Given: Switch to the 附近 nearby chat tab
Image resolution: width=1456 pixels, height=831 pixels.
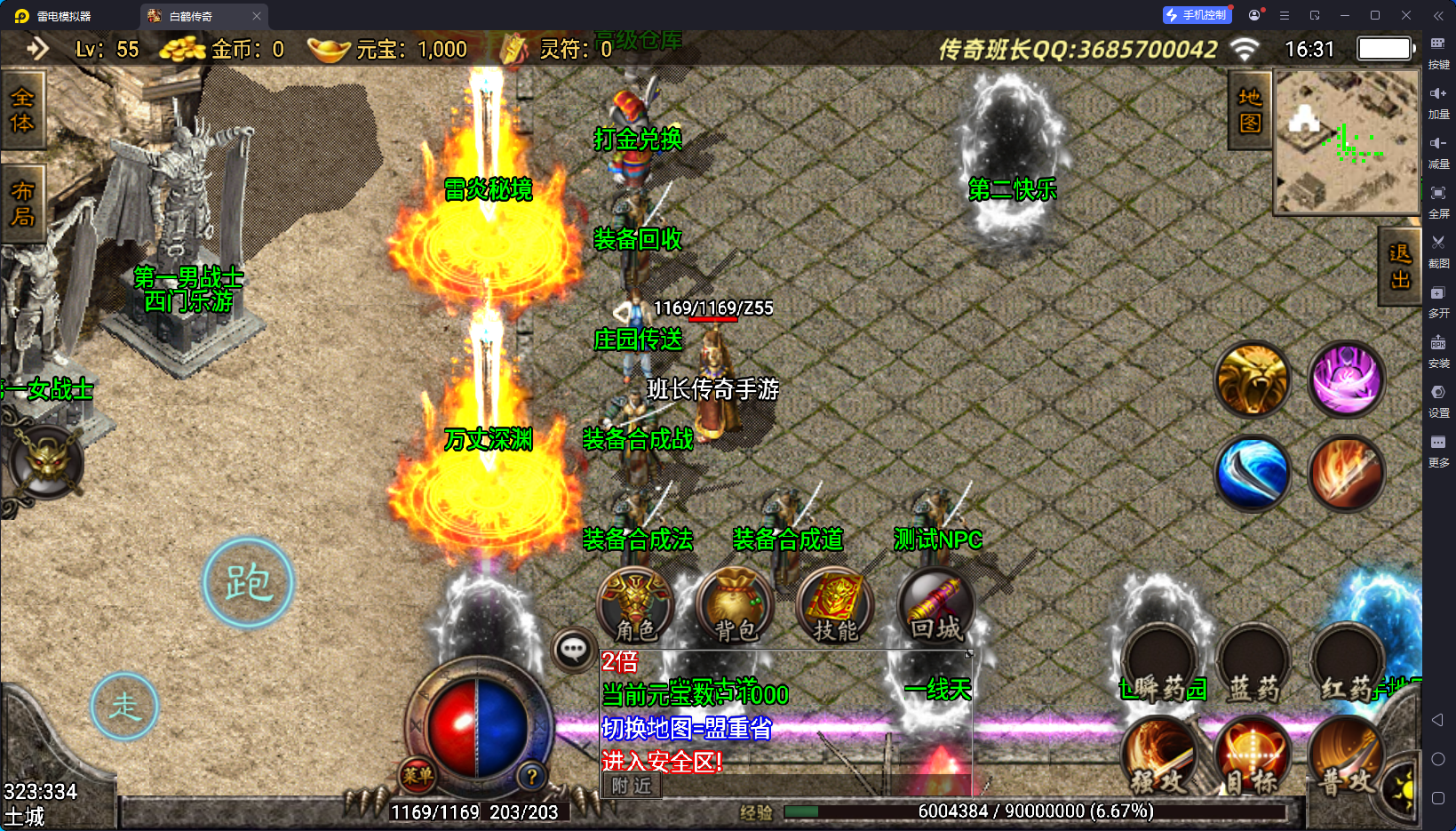Looking at the screenshot, I should [632, 786].
